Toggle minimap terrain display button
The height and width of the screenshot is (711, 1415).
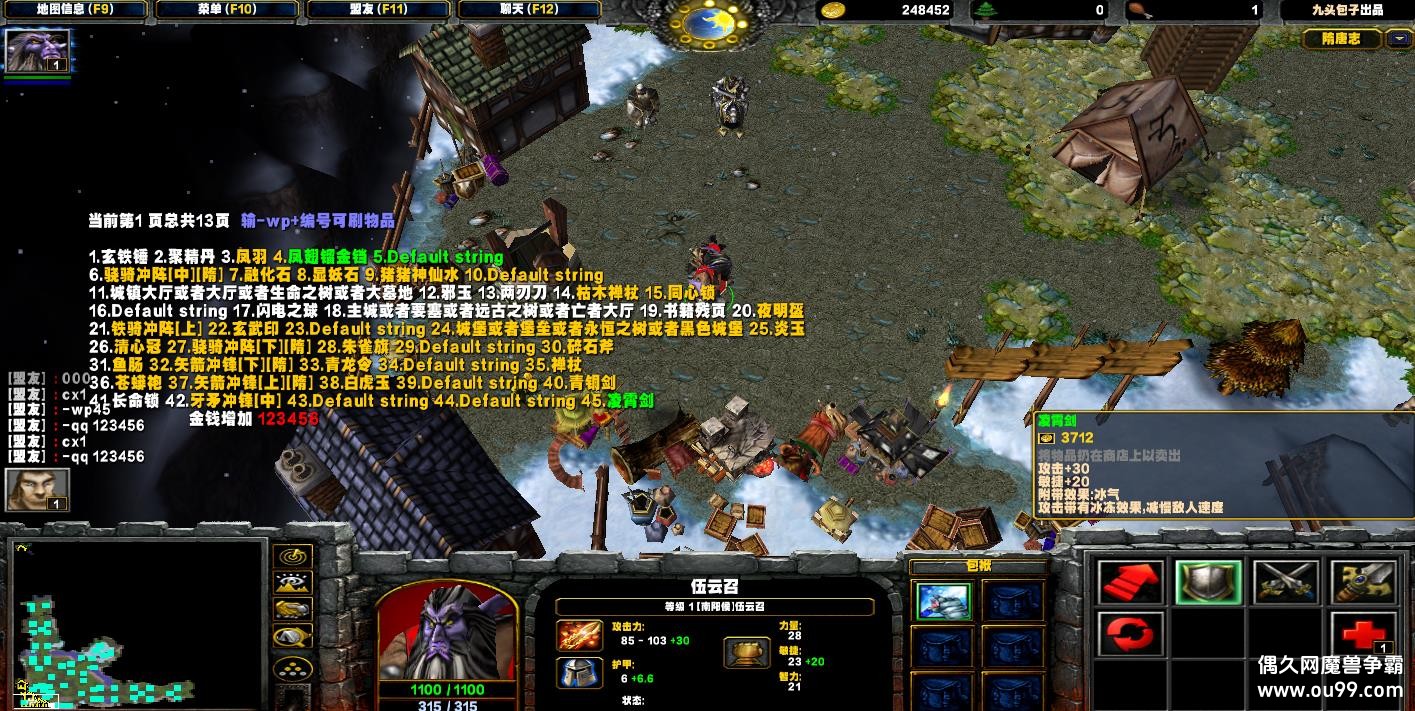click(x=292, y=583)
